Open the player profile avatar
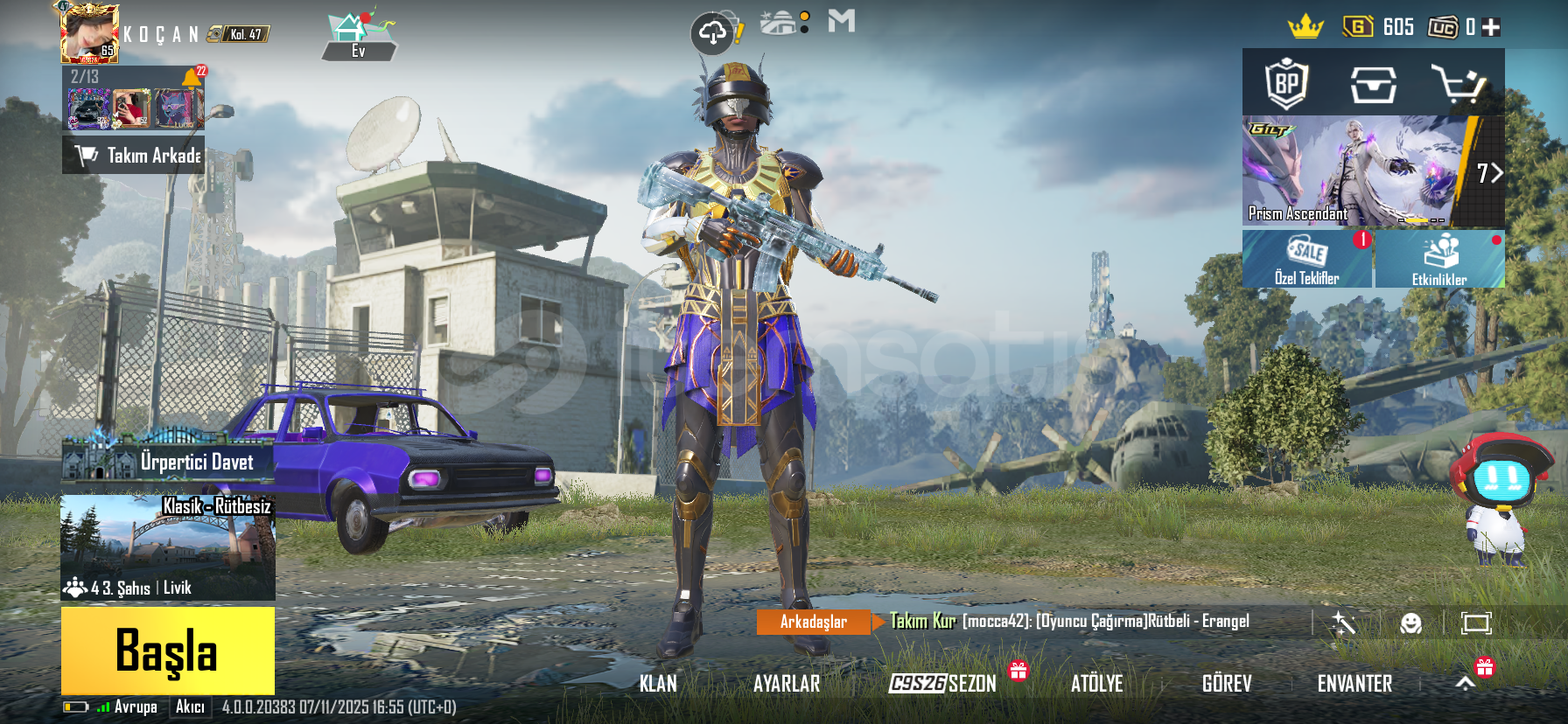The height and width of the screenshot is (724, 1568). click(89, 33)
